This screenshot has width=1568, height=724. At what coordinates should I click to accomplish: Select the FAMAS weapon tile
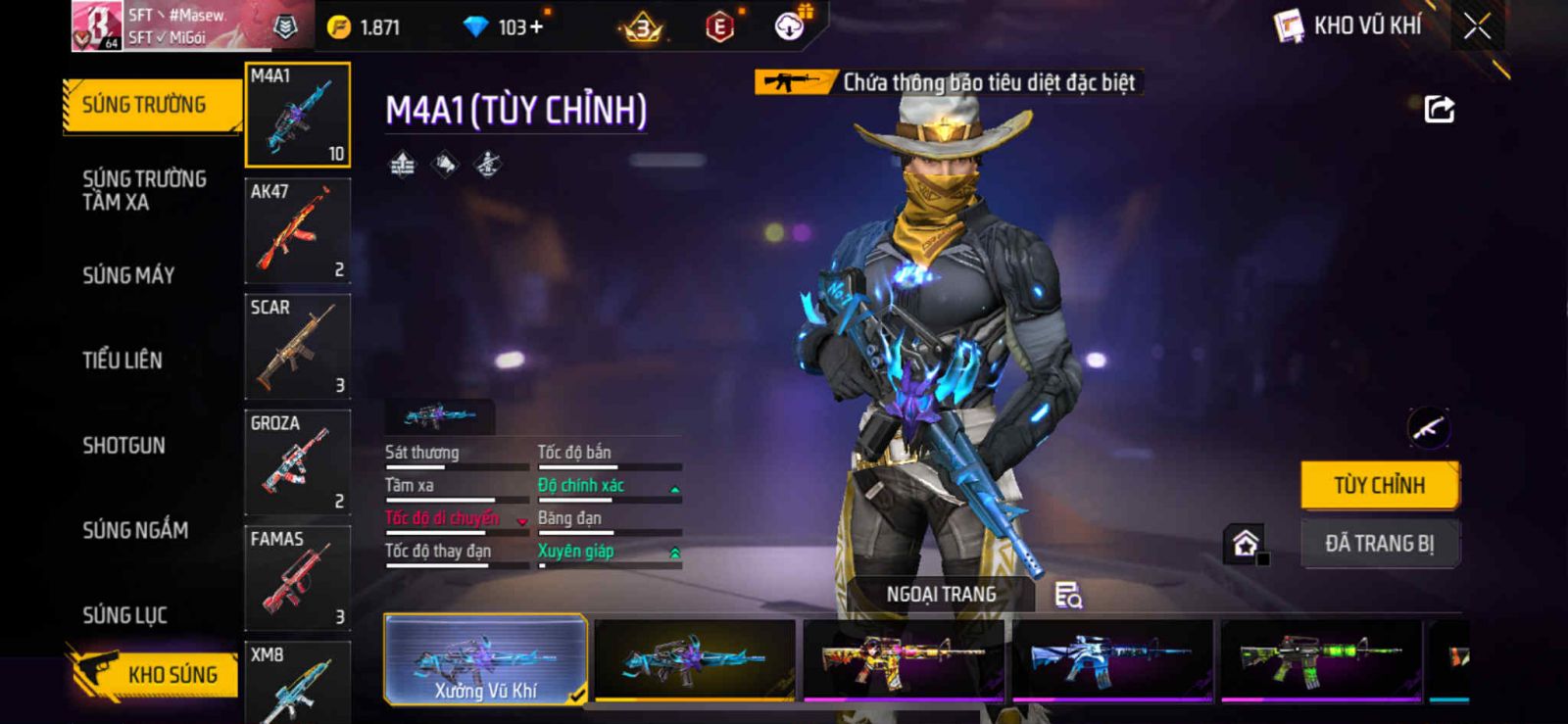click(297, 578)
